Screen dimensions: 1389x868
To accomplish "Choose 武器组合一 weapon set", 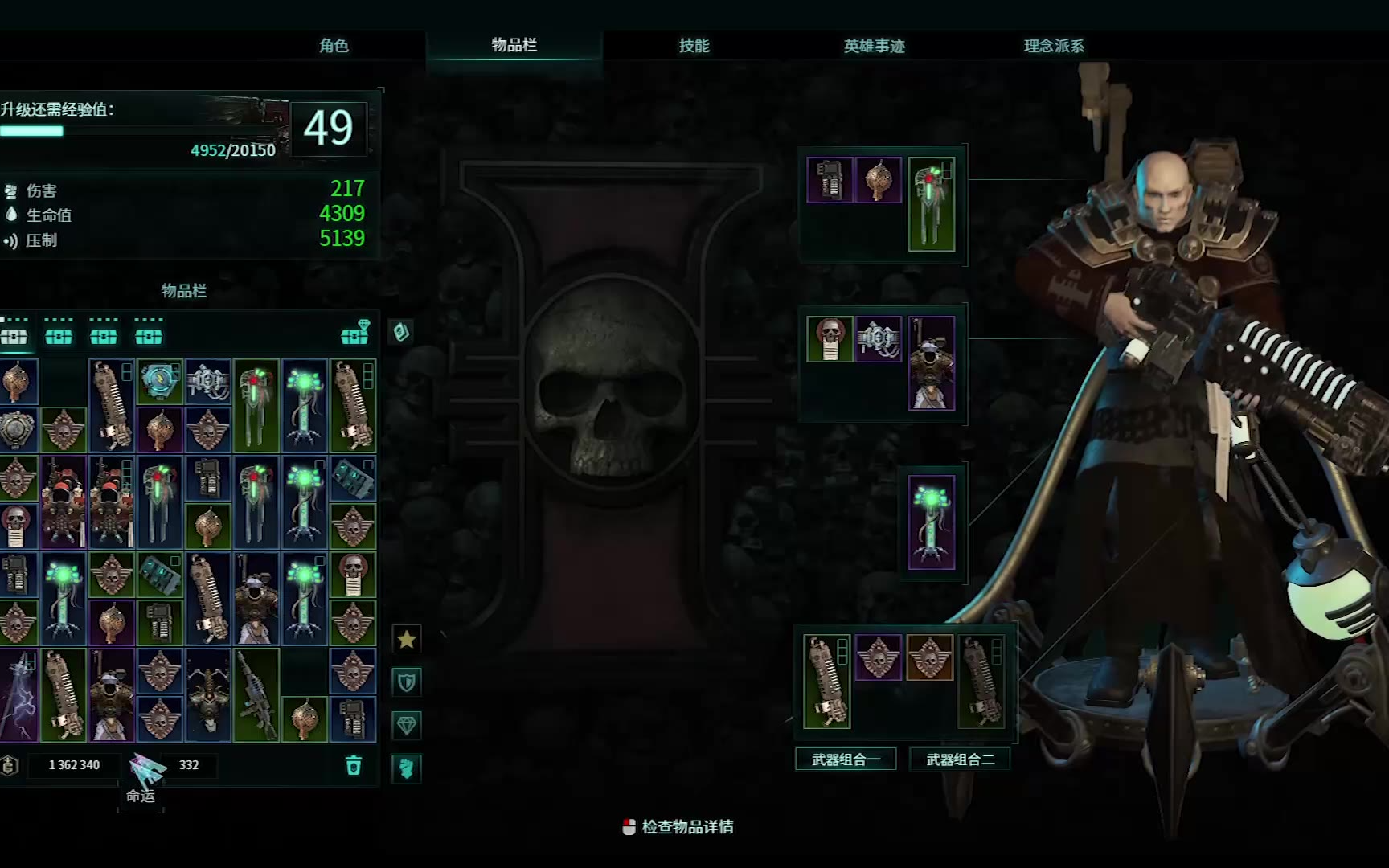I will (x=846, y=759).
